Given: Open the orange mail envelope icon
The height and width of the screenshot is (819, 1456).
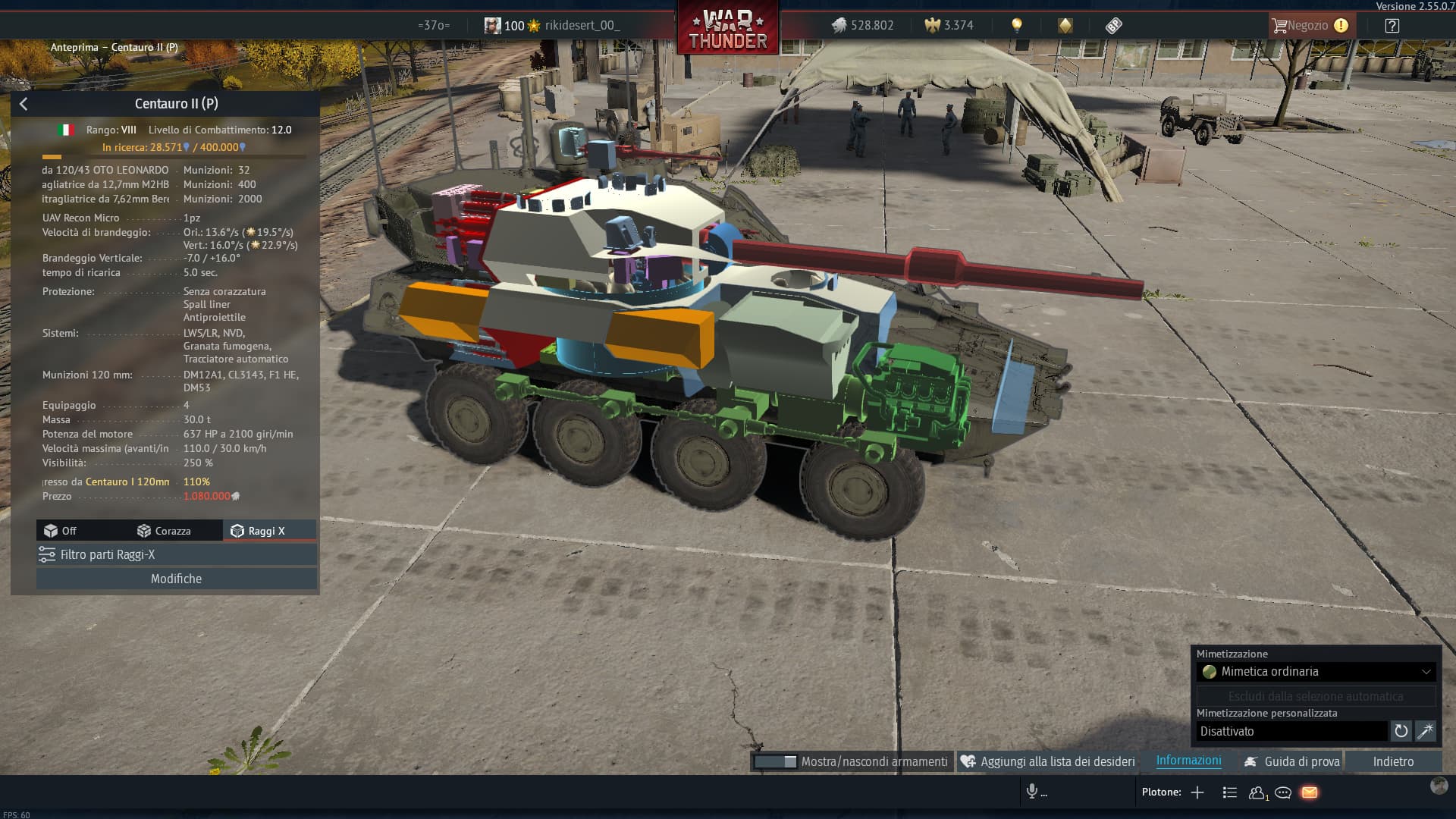Looking at the screenshot, I should [1310, 792].
